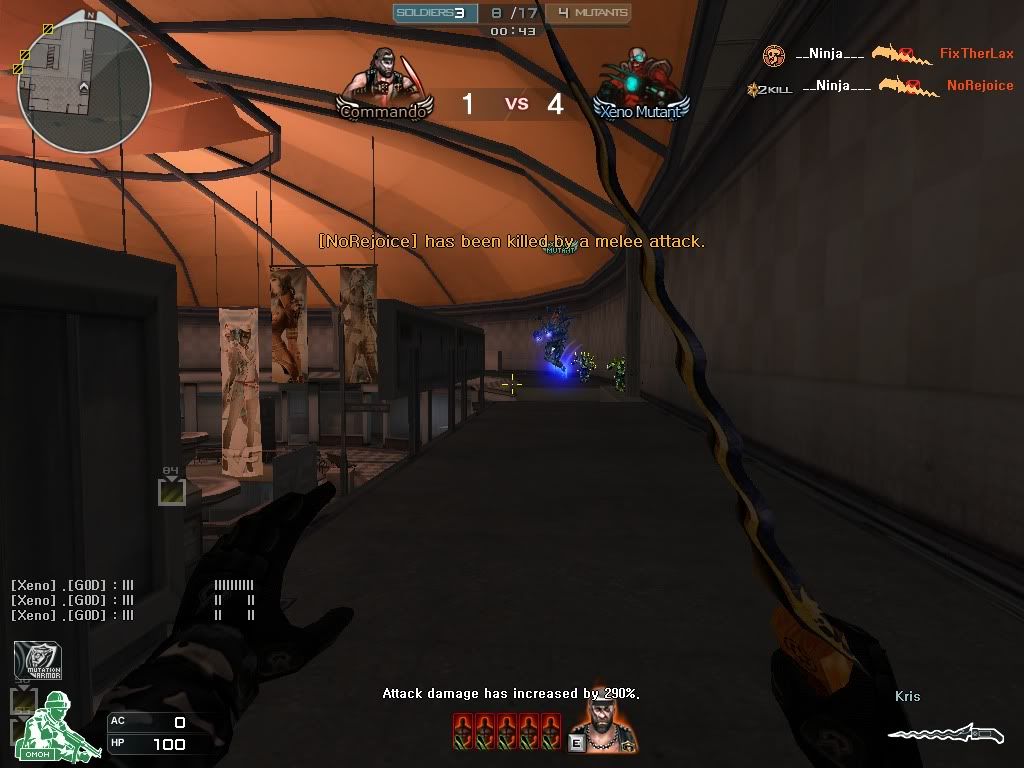Select the Xeno Mutant team portrait

click(640, 80)
